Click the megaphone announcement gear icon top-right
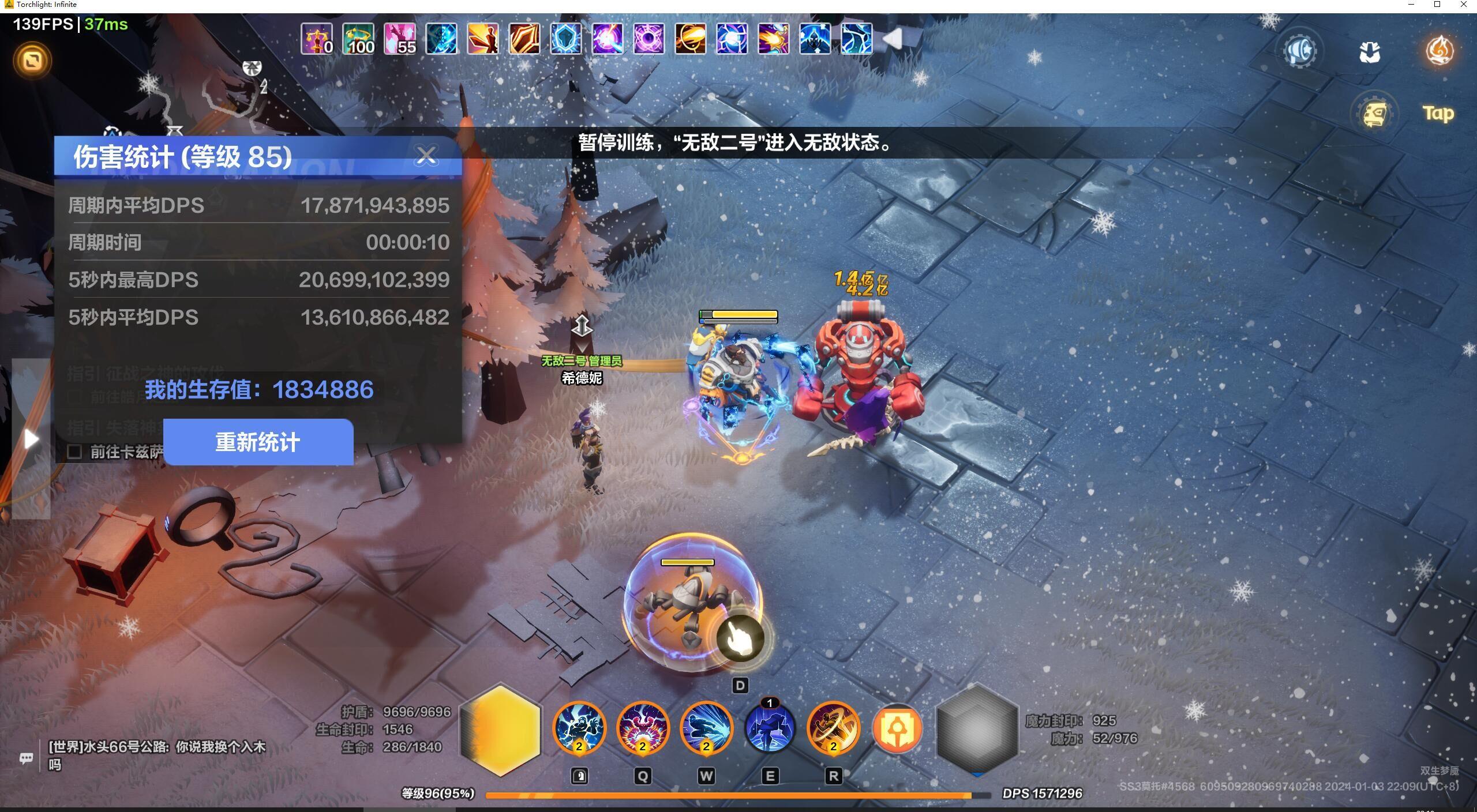1477x812 pixels. [1299, 51]
